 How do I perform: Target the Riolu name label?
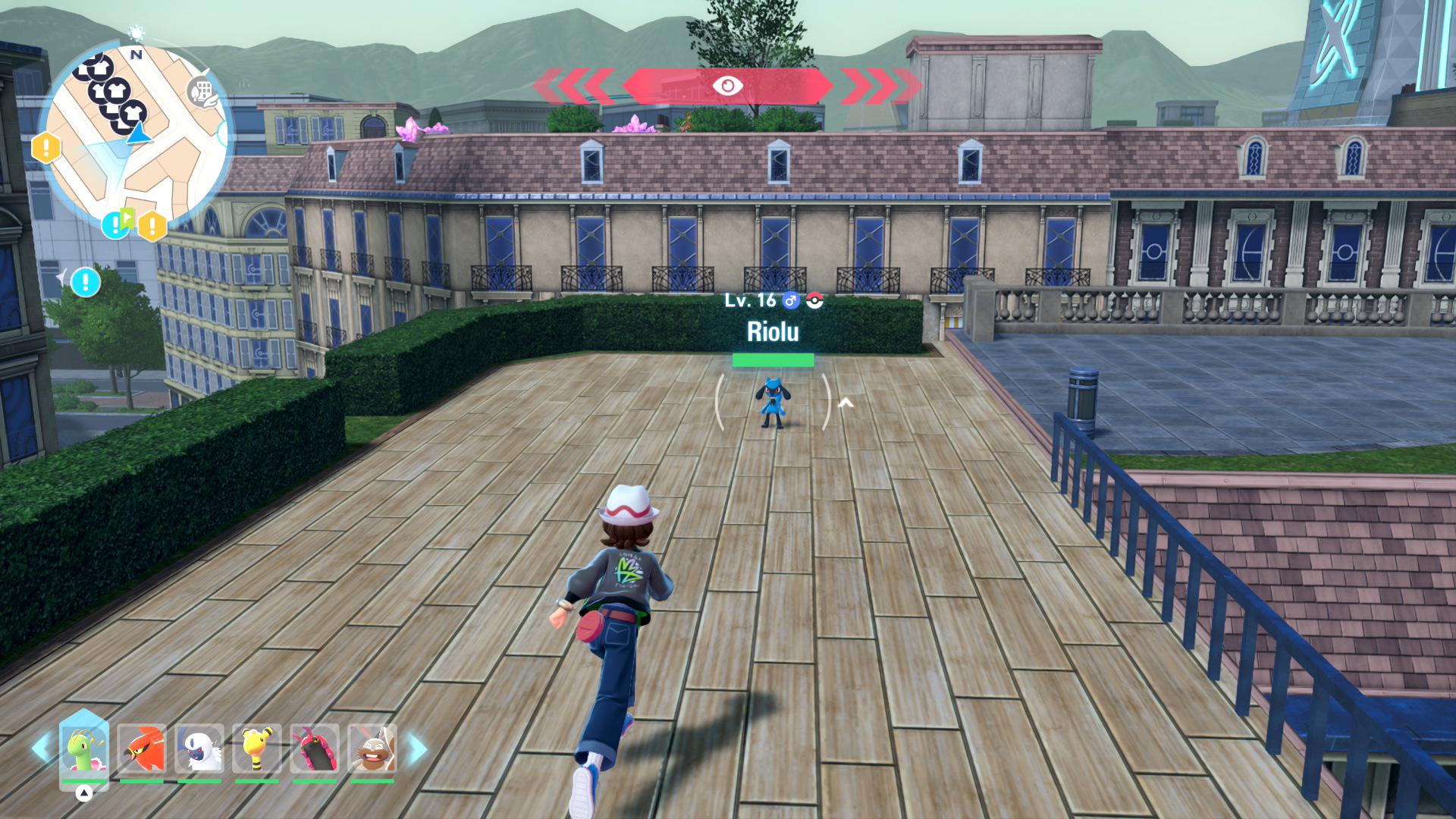(x=773, y=331)
